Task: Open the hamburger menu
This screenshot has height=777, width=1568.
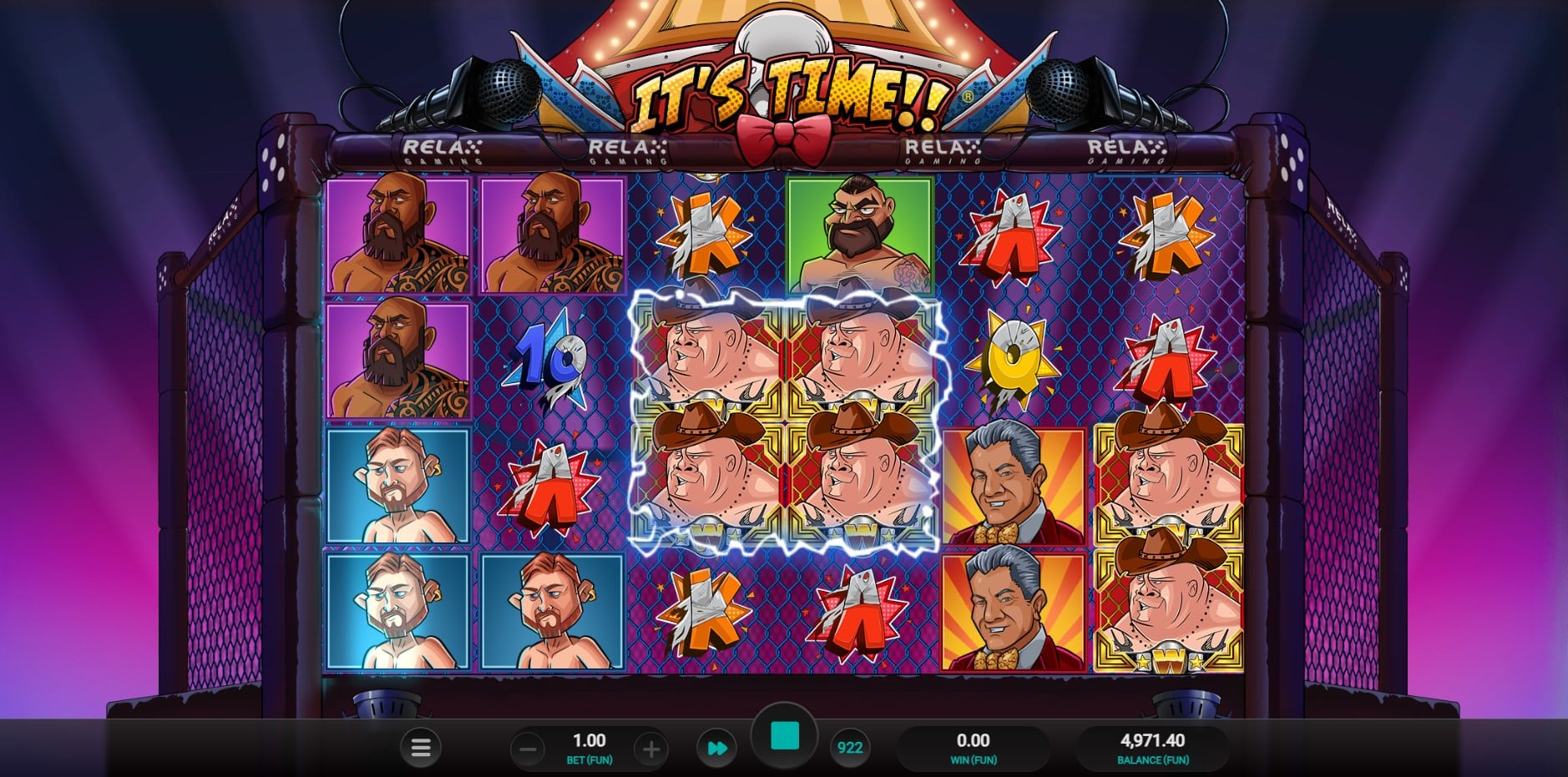Action: coord(421,748)
